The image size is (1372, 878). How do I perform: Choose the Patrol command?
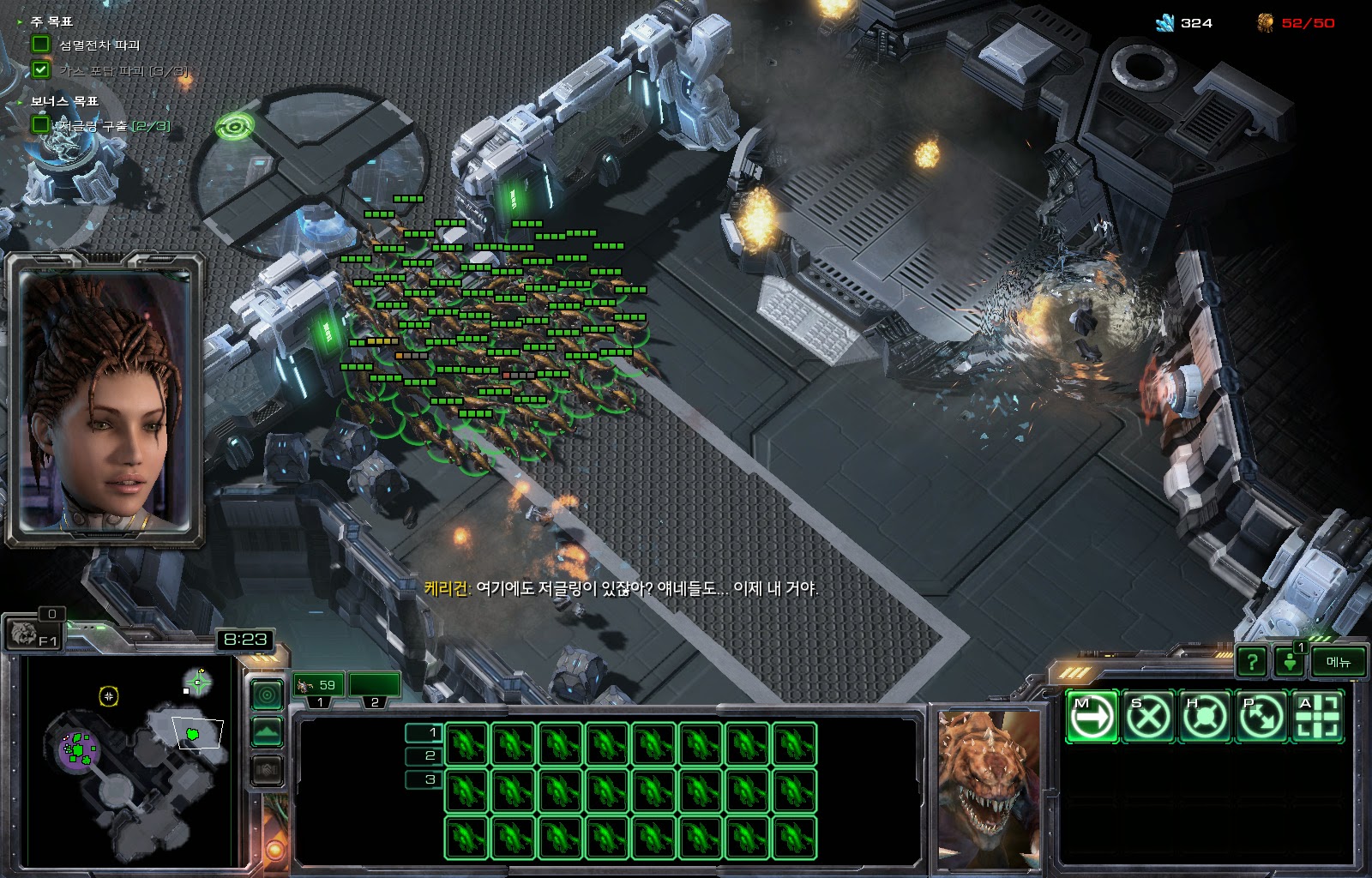pyautogui.click(x=1261, y=716)
